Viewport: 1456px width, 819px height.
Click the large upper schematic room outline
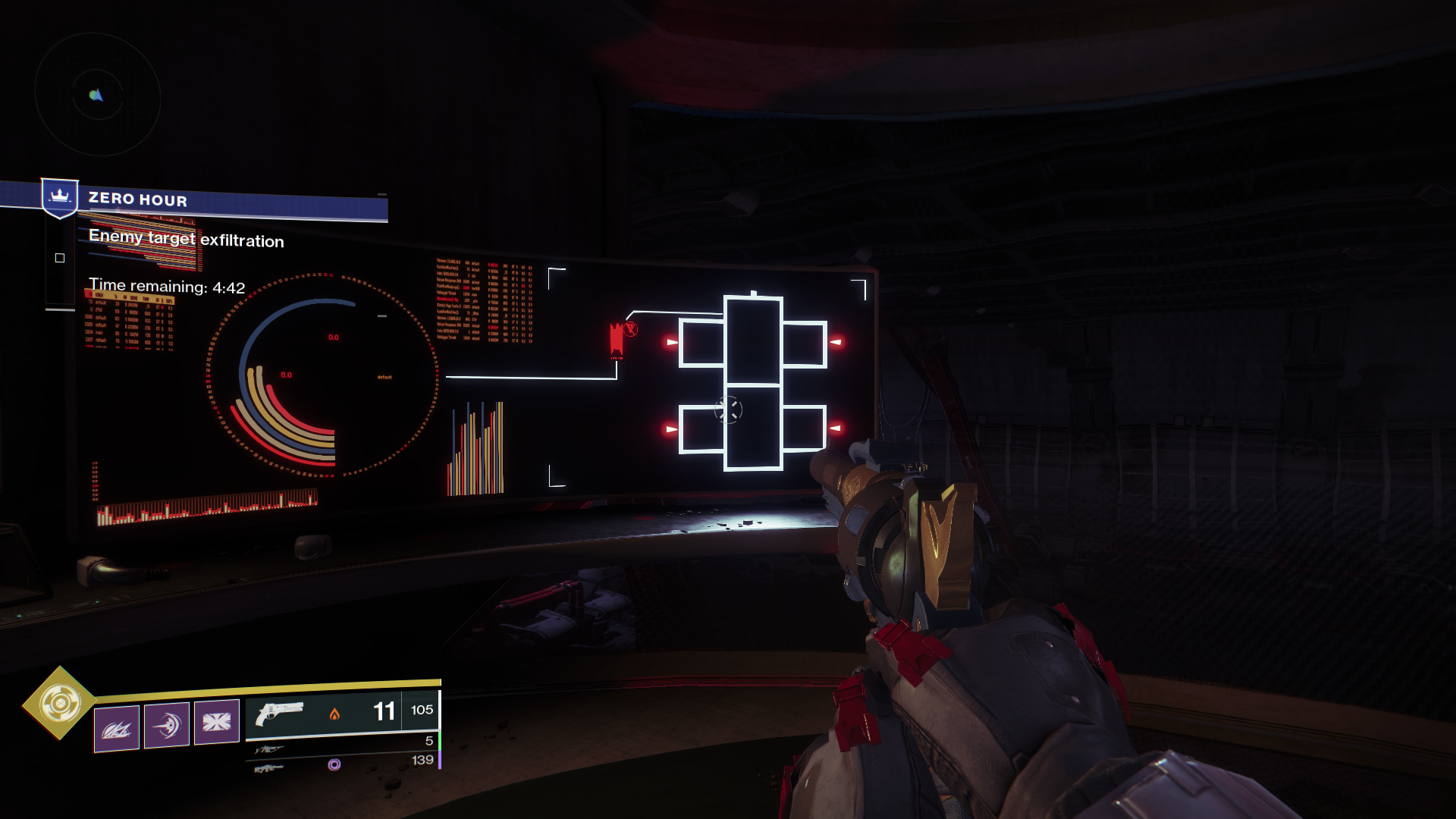[753, 341]
